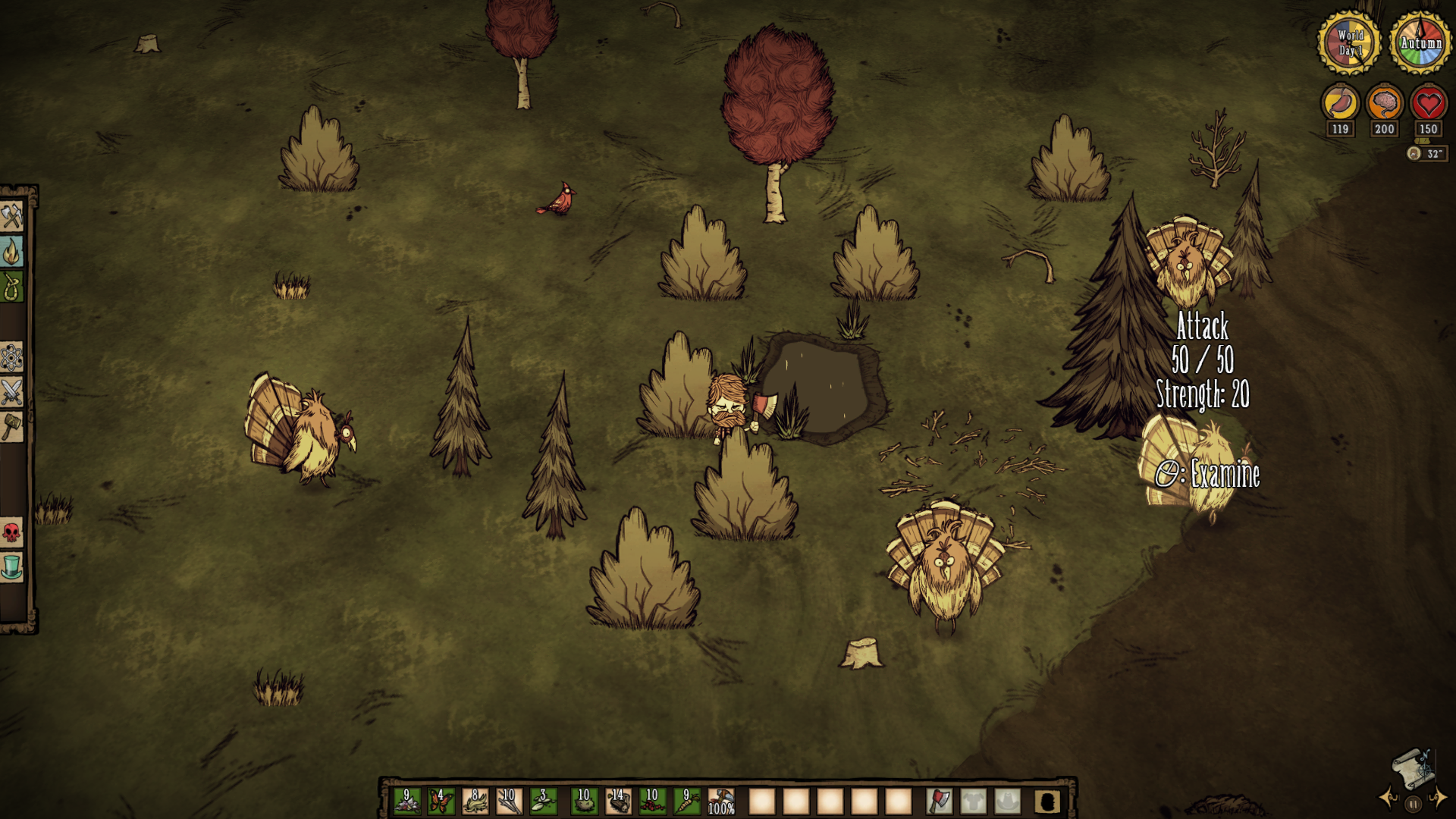Open the Survival rope-trap crafting tab
The width and height of the screenshot is (1456, 819).
(x=11, y=287)
